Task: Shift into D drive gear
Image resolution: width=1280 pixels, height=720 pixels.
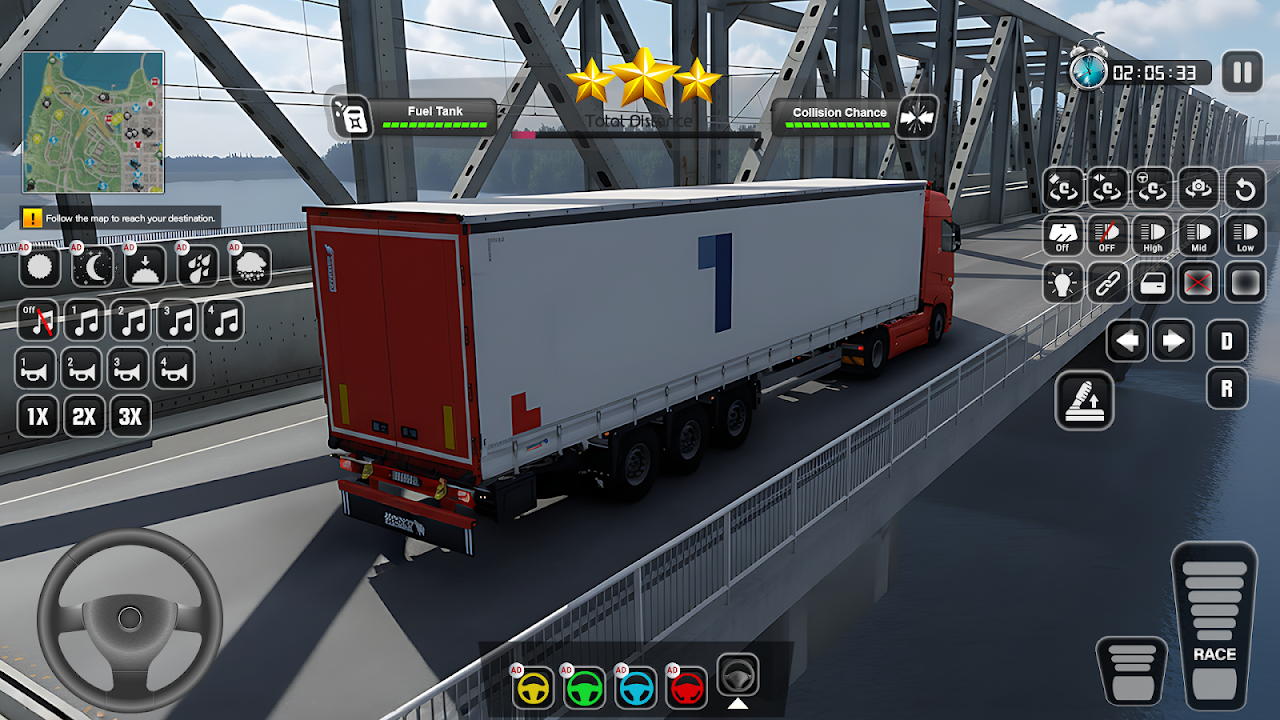Action: [1227, 341]
